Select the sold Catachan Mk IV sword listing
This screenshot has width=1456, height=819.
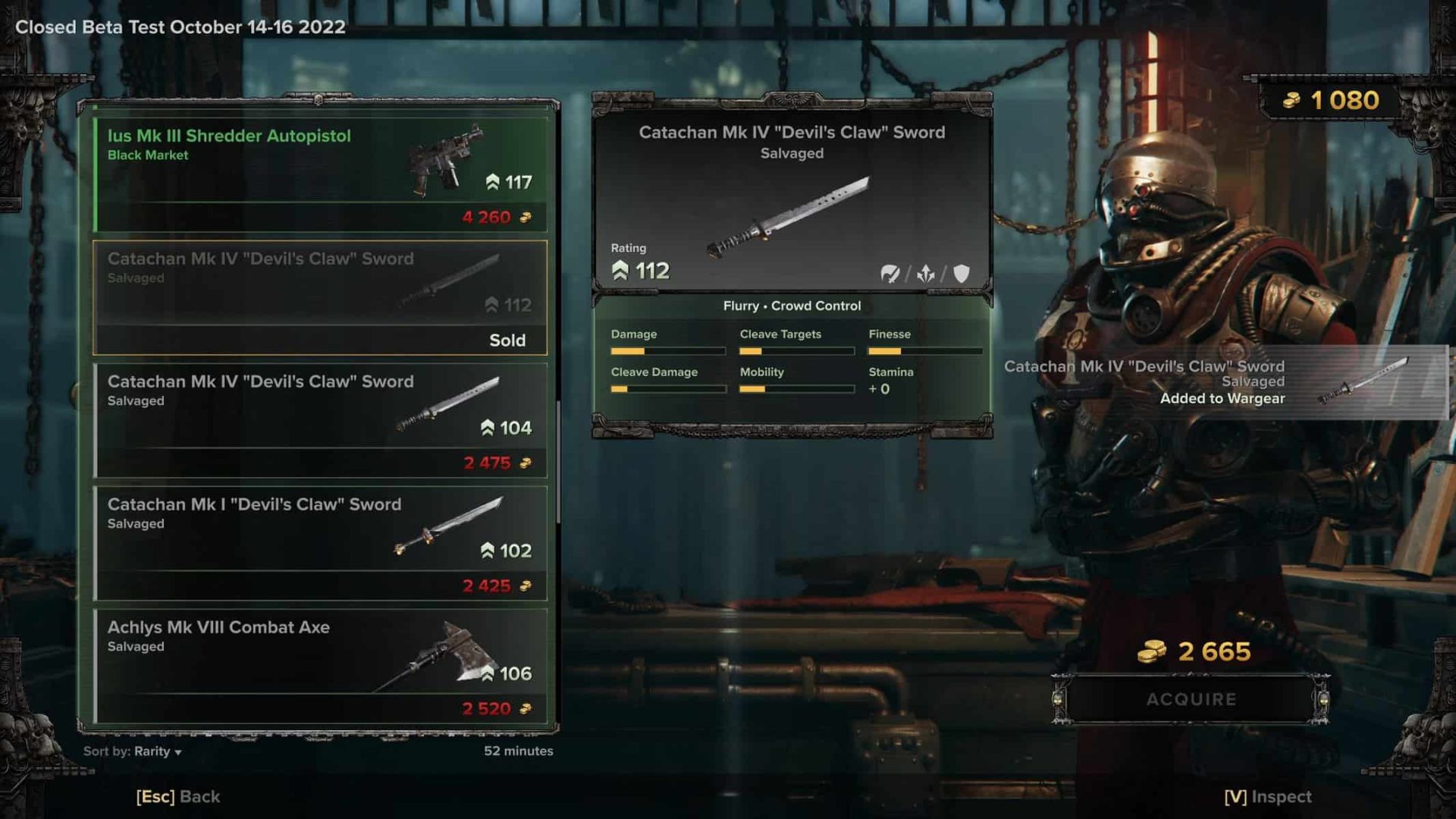click(x=320, y=297)
